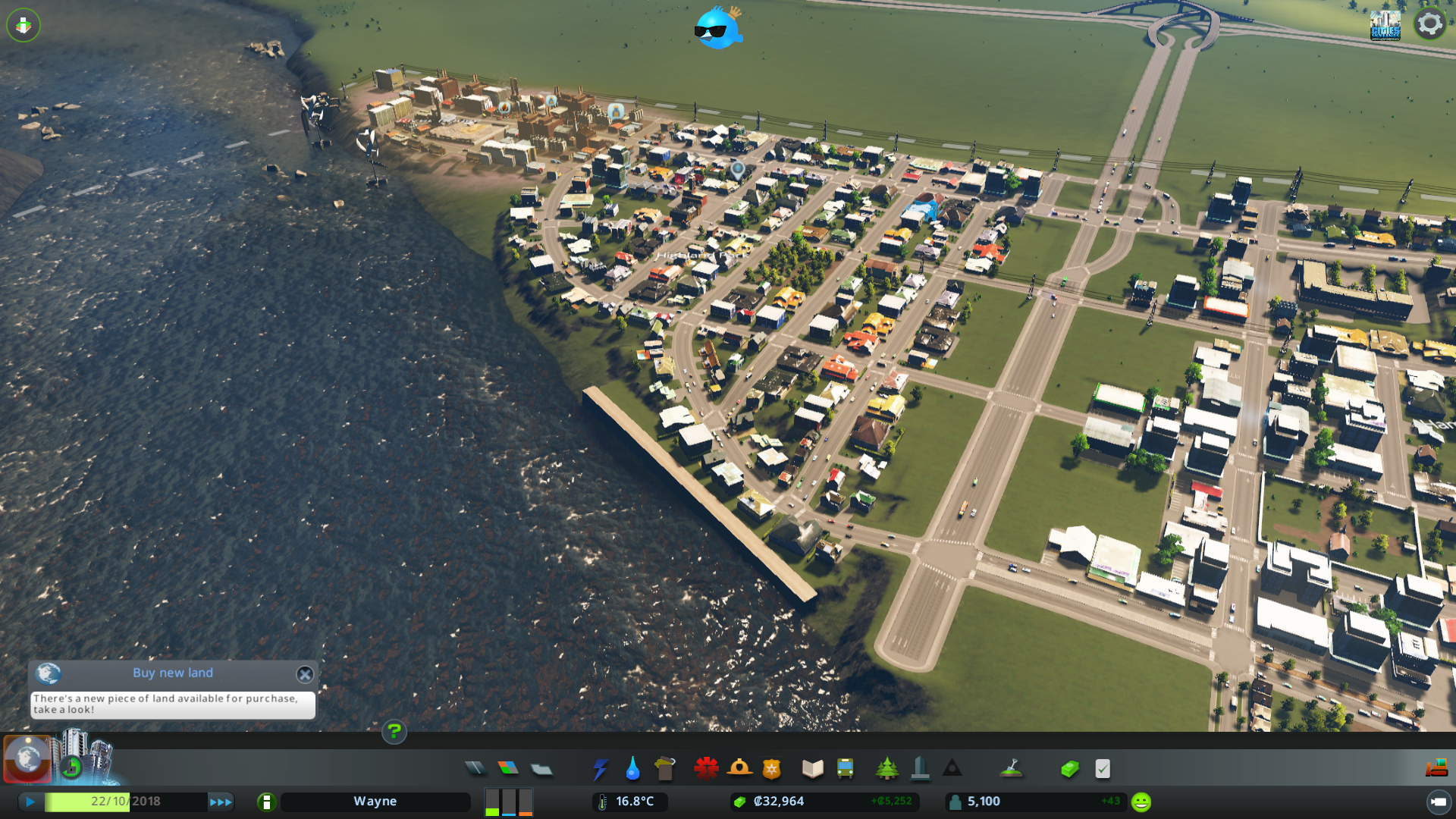Click the green question mark help button
The width and height of the screenshot is (1456, 819).
coord(394,733)
